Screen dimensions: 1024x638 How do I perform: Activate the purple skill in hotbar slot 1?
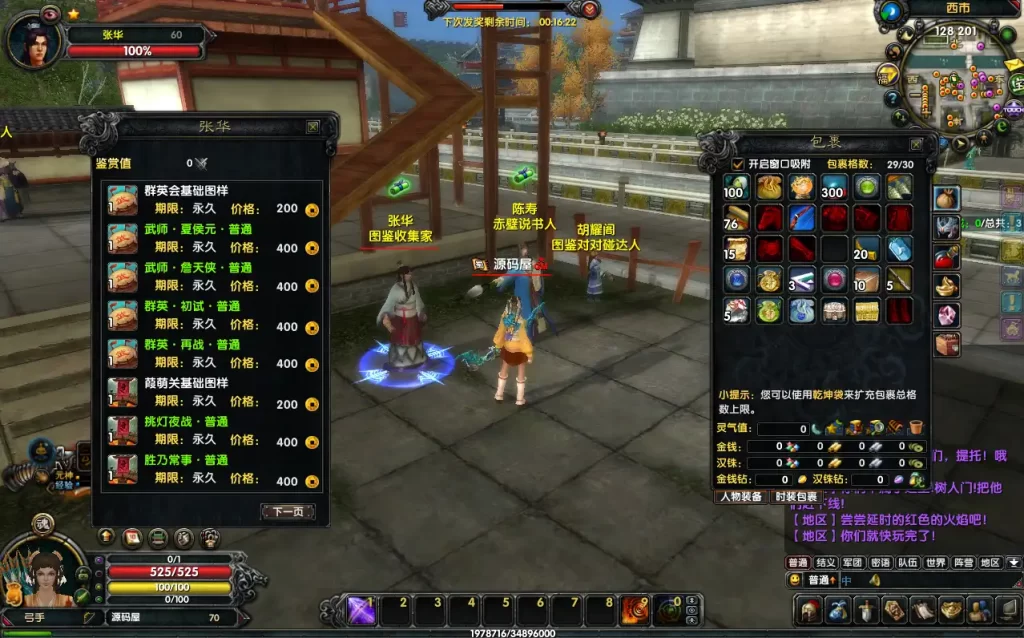point(361,609)
